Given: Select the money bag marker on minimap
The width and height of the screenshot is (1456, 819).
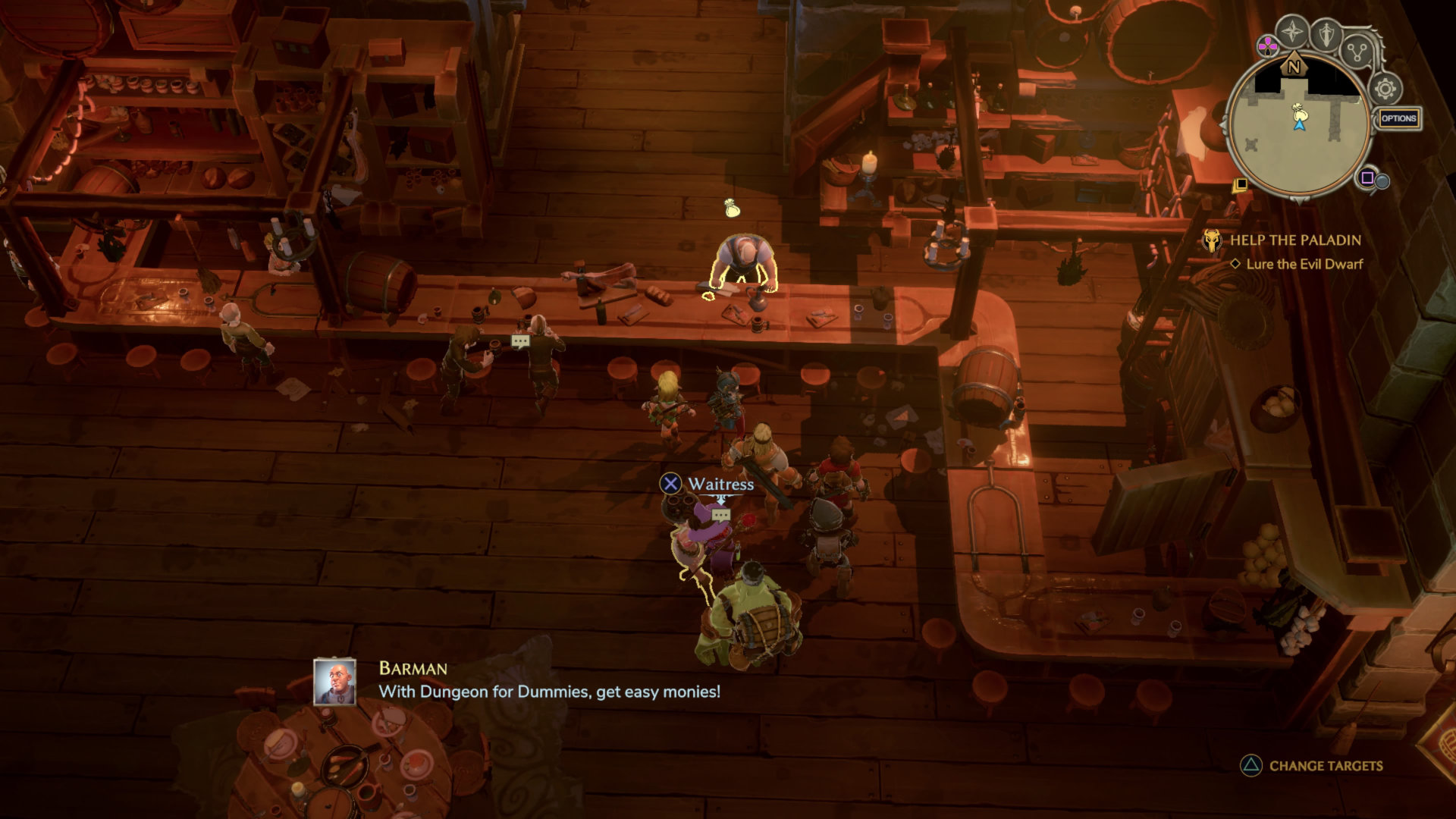Looking at the screenshot, I should 1298,111.
